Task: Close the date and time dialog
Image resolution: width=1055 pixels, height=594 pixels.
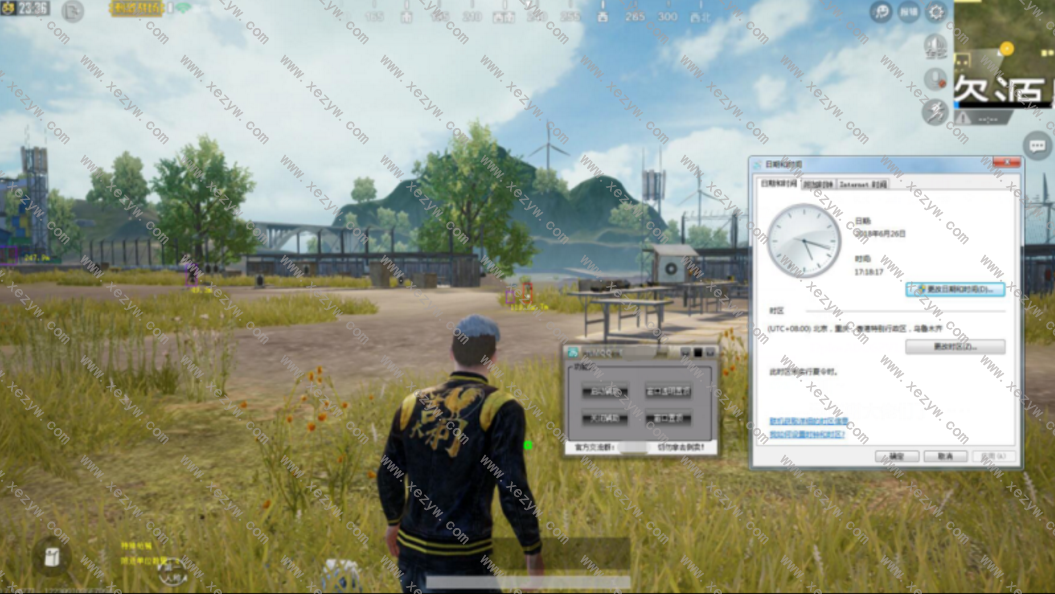Action: click(1006, 163)
